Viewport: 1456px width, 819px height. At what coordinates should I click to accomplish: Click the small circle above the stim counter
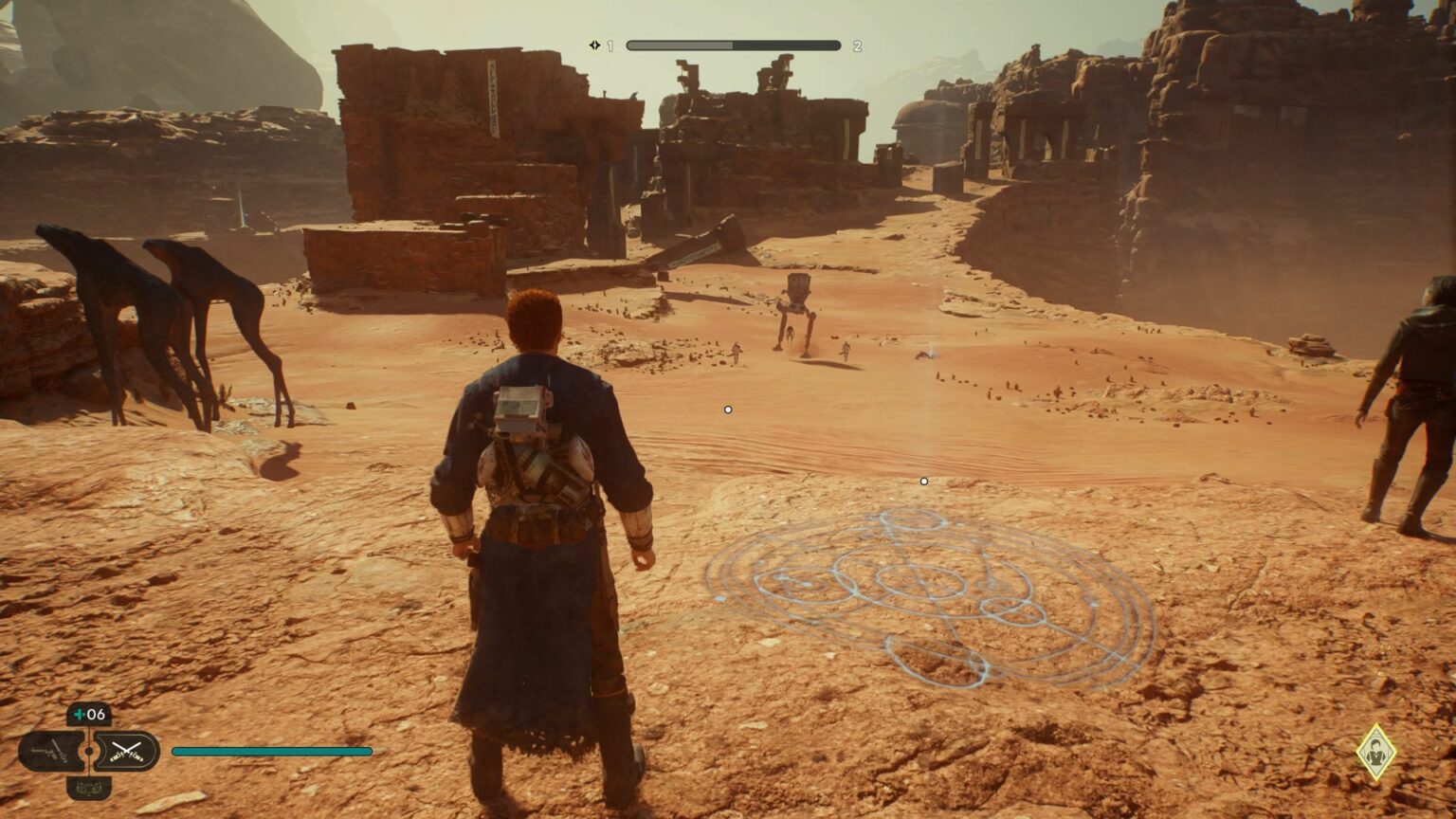pyautogui.click(x=118, y=723)
